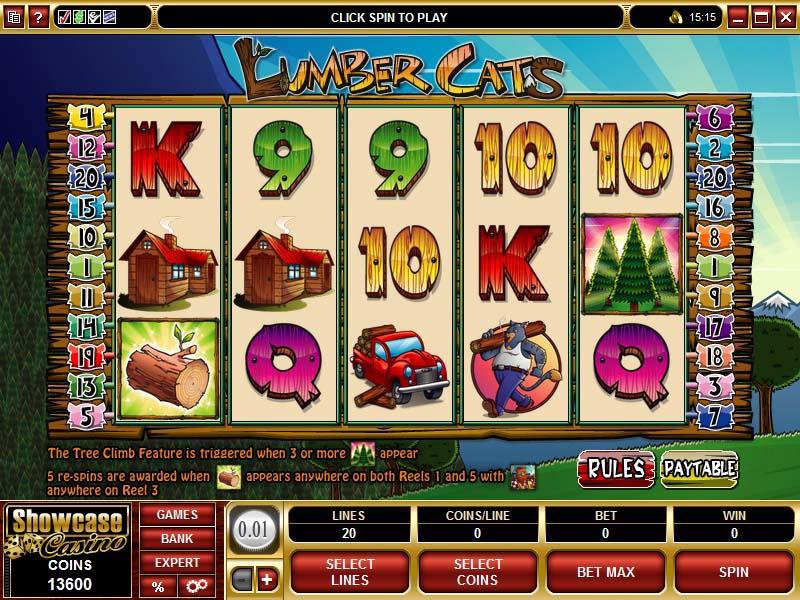800x600 pixels.
Task: Open the GAMES menu
Action: (x=177, y=515)
